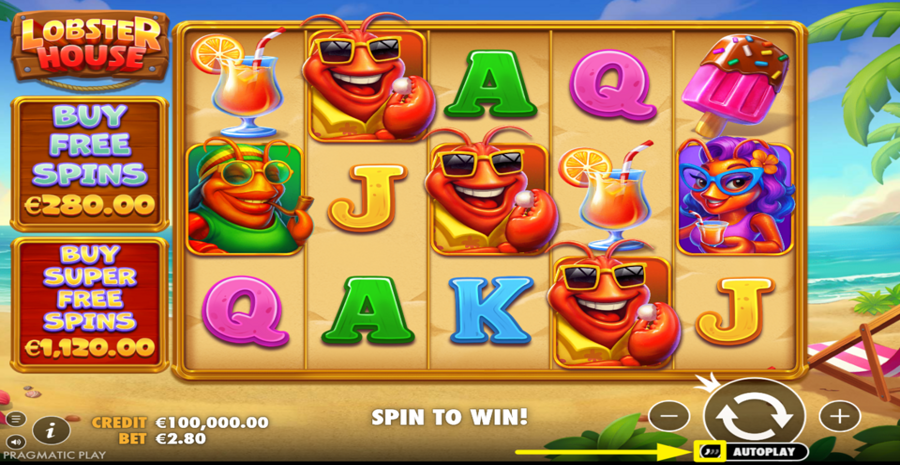Toggle sound with the speaker icon
The image size is (900, 465).
16,441
